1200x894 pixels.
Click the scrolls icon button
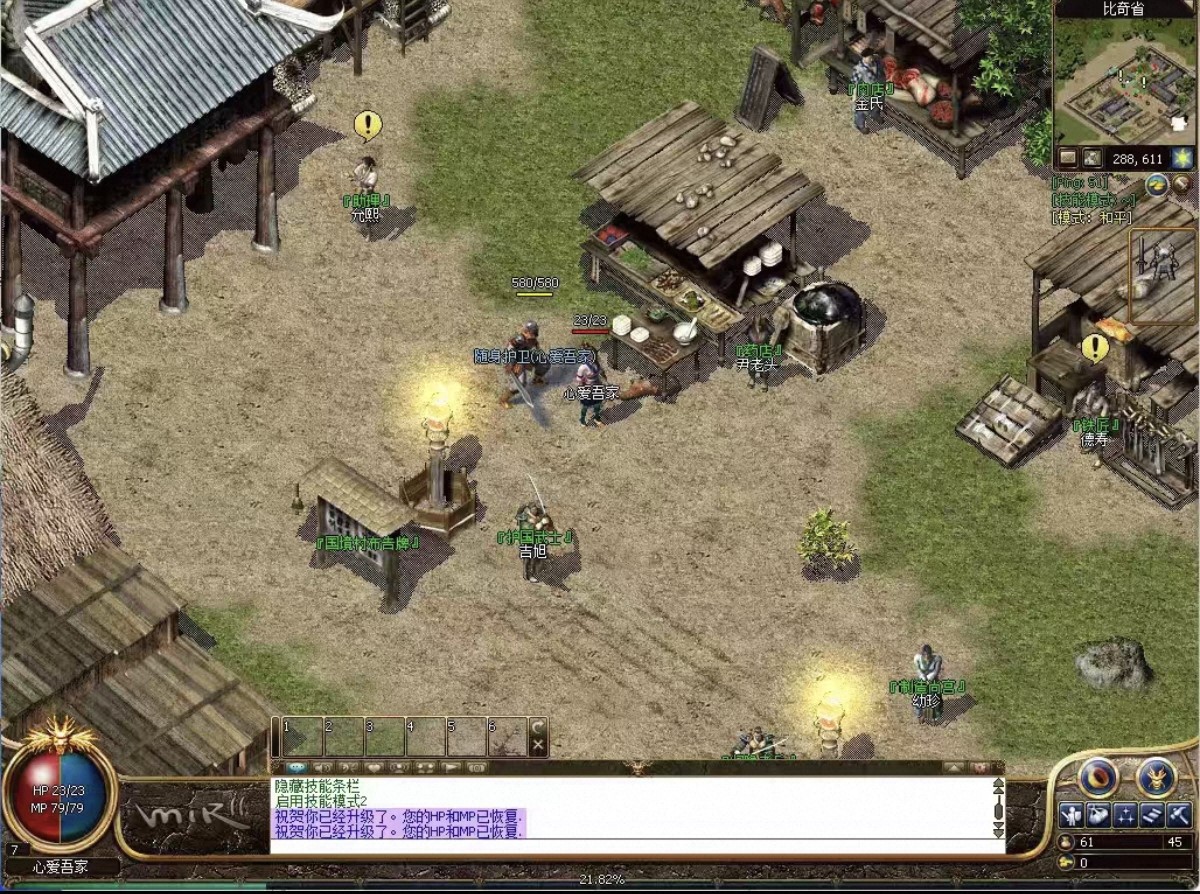(x=1152, y=816)
